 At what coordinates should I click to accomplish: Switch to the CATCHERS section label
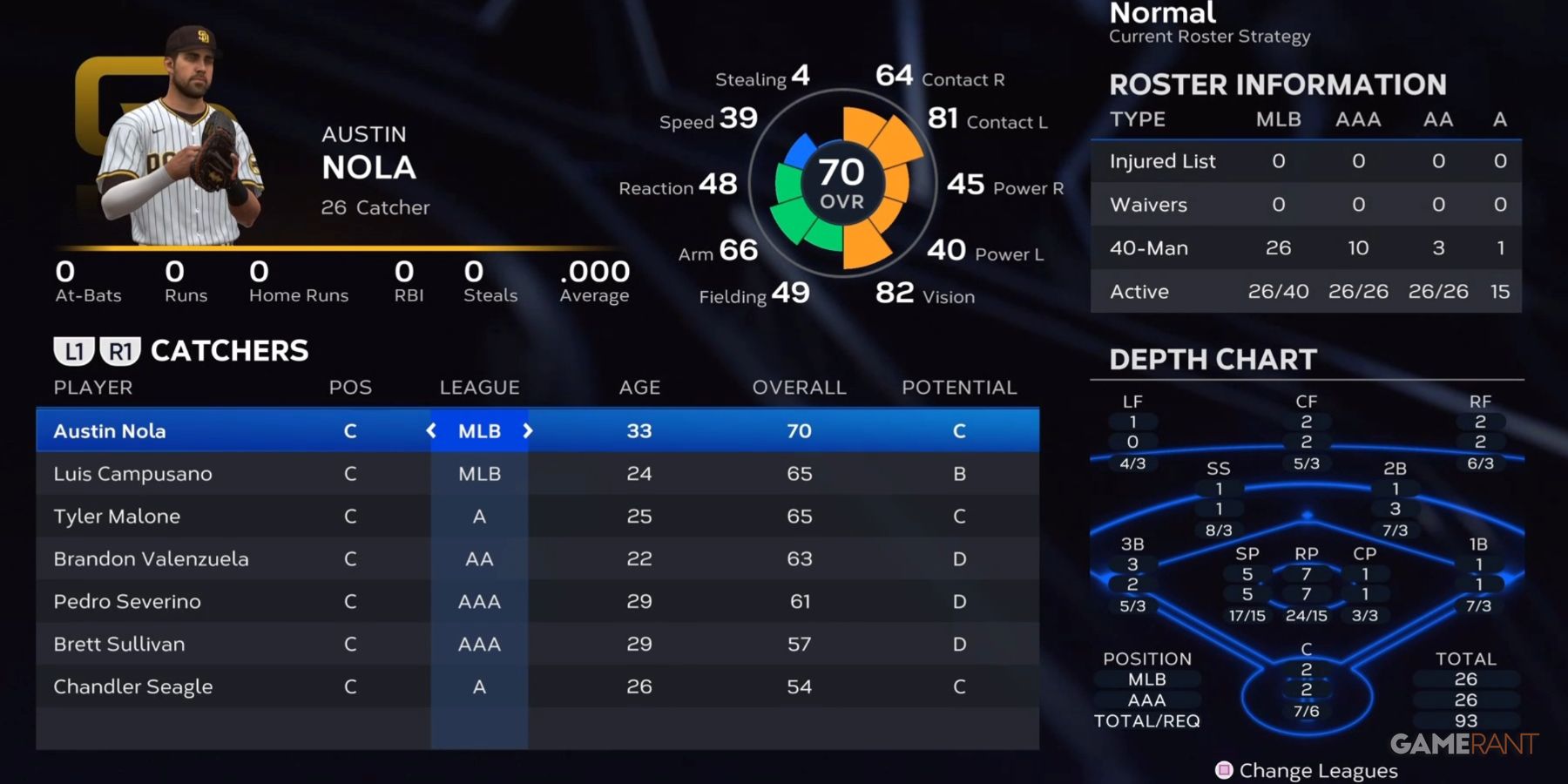229,350
